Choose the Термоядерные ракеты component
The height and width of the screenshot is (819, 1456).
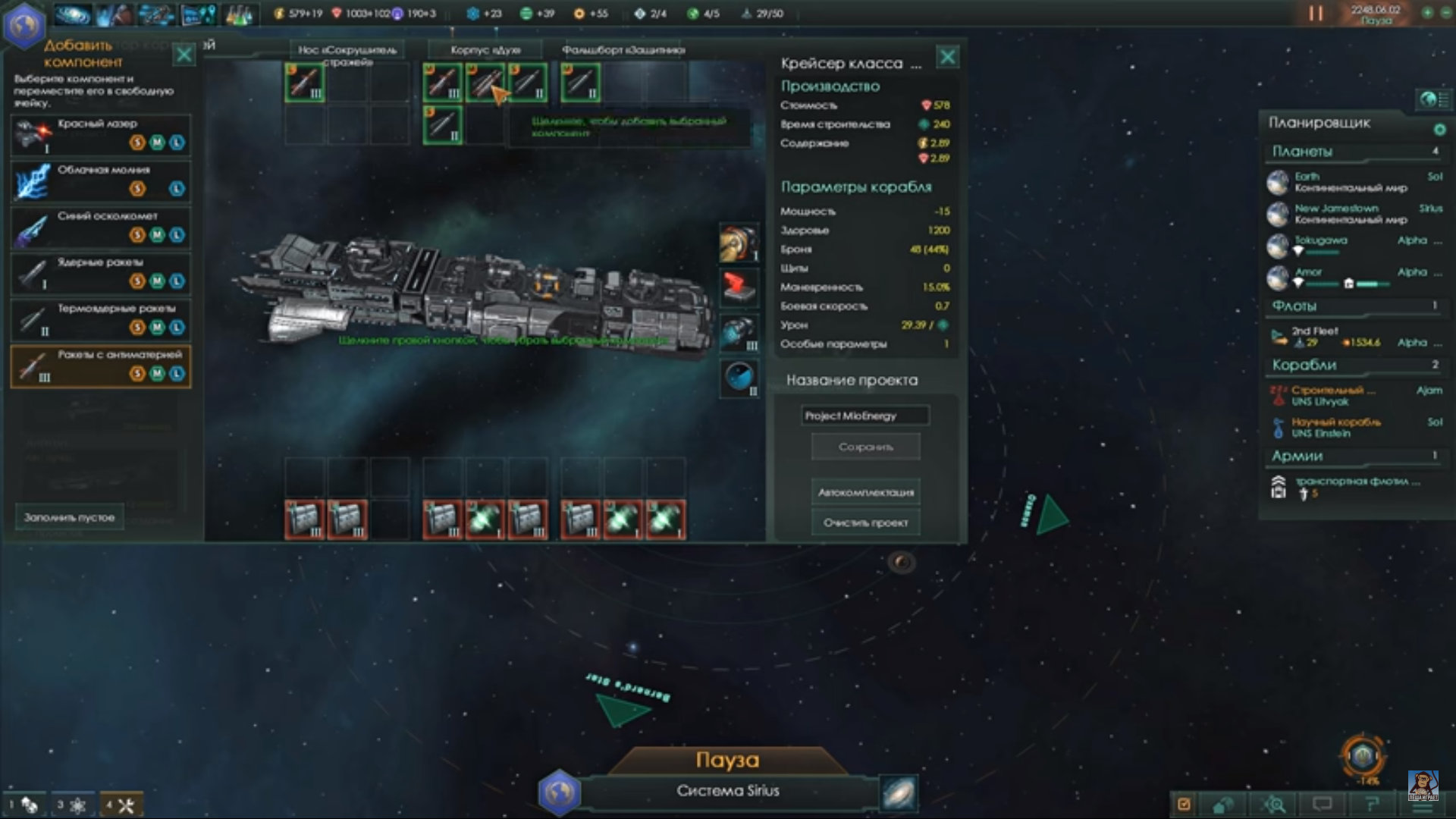pos(100,319)
